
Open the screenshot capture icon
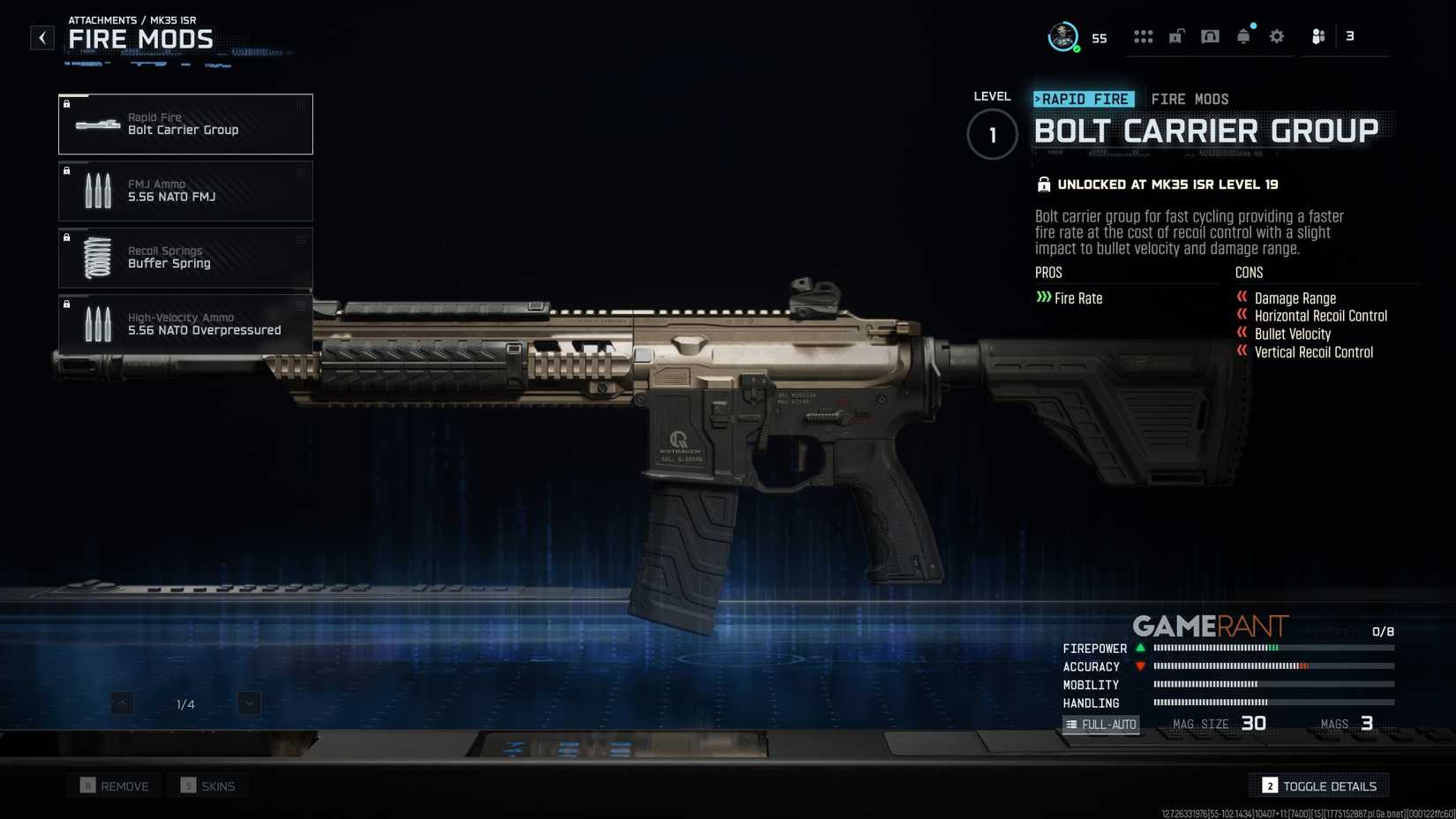click(x=1210, y=36)
